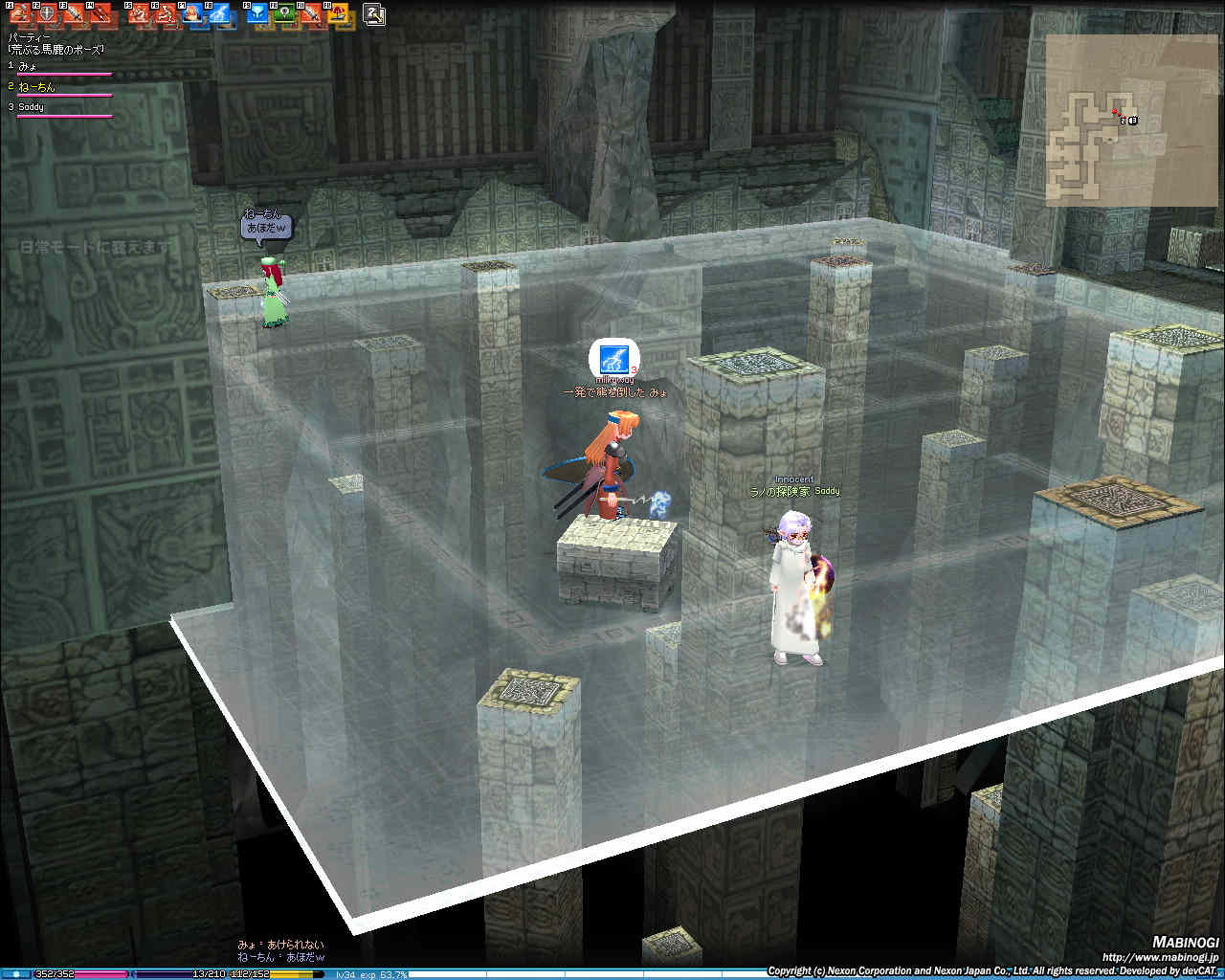Click the lightning skill bubble above the character

pos(609,359)
